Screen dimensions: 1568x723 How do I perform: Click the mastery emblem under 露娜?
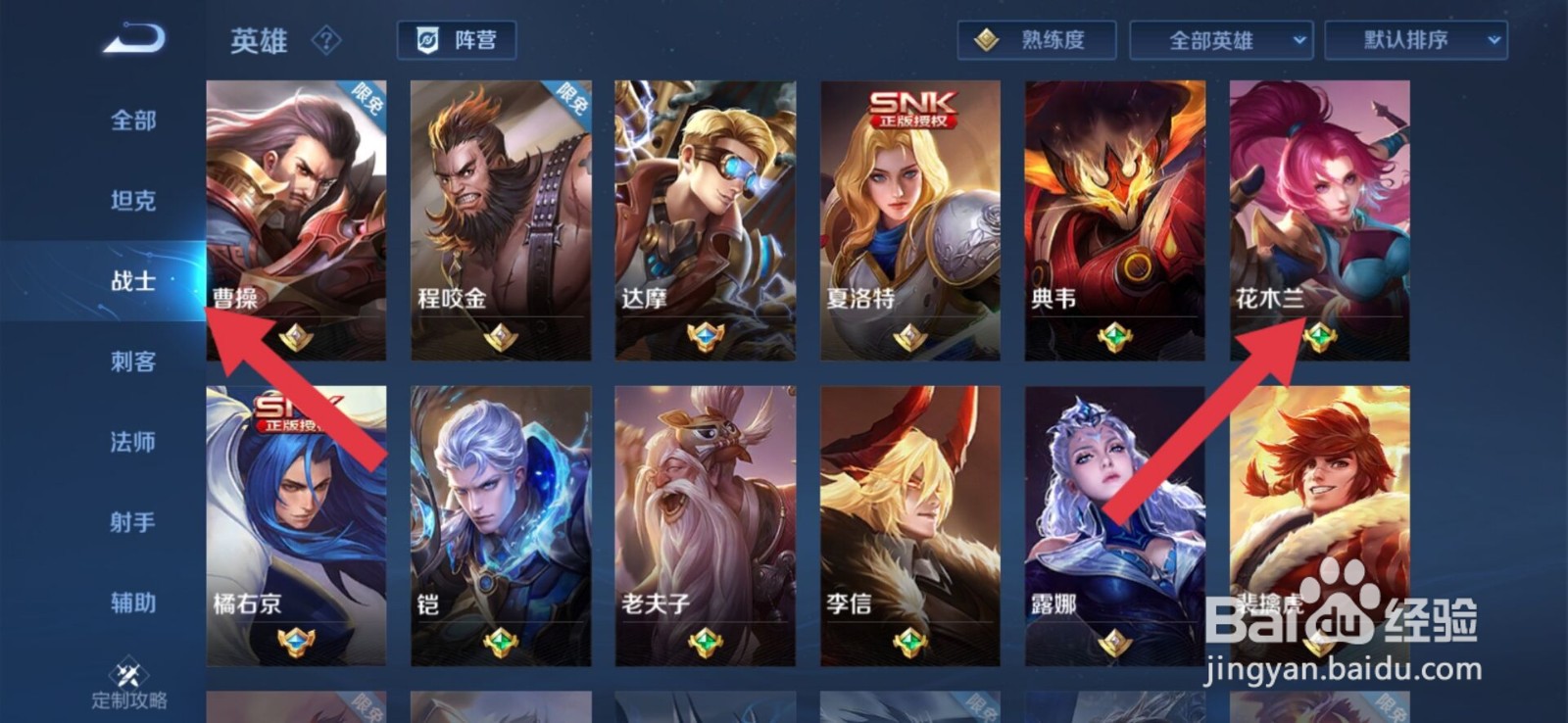coord(1114,644)
